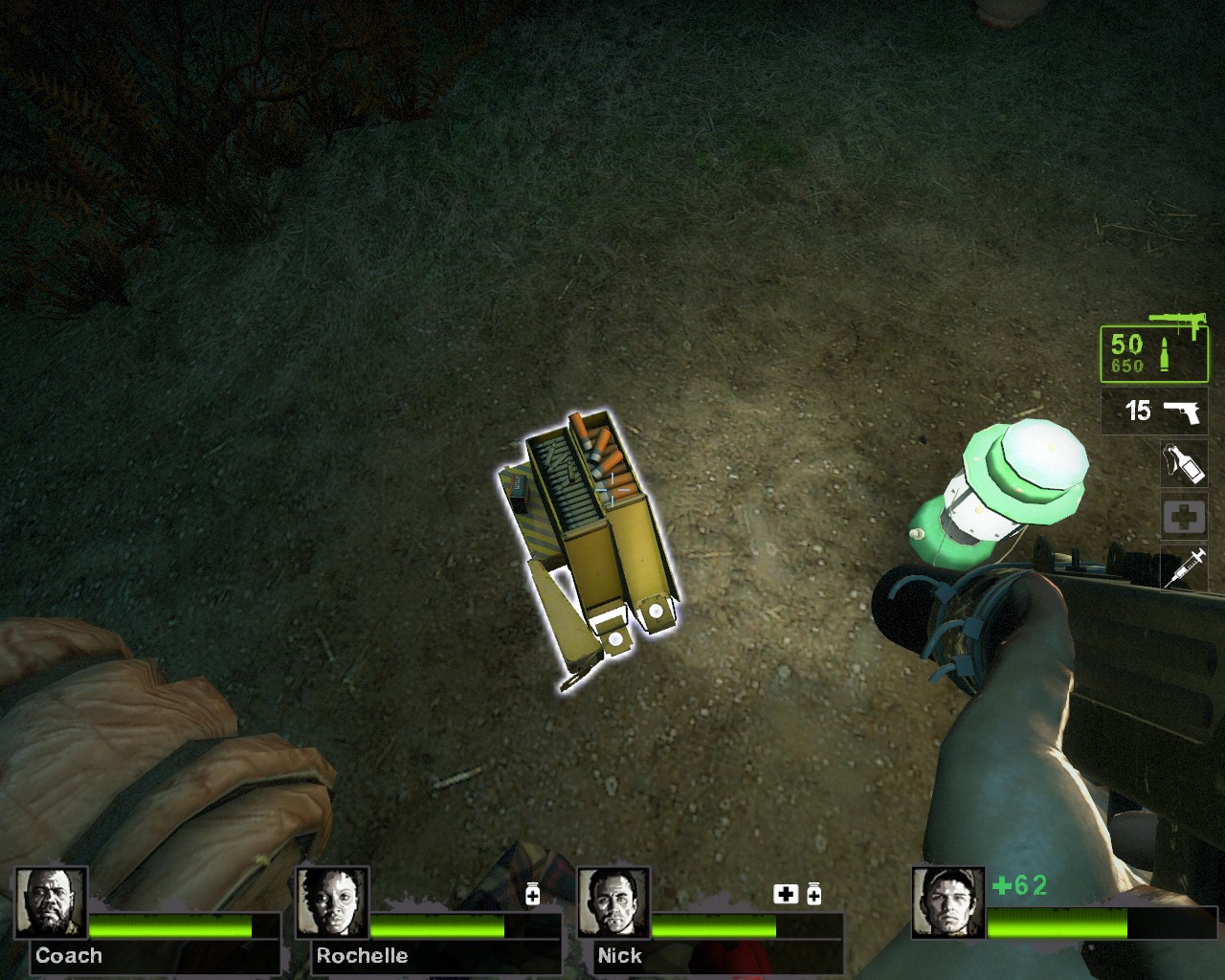Select the submachine gun primary weapon slot
1225x980 pixels.
click(x=1154, y=353)
